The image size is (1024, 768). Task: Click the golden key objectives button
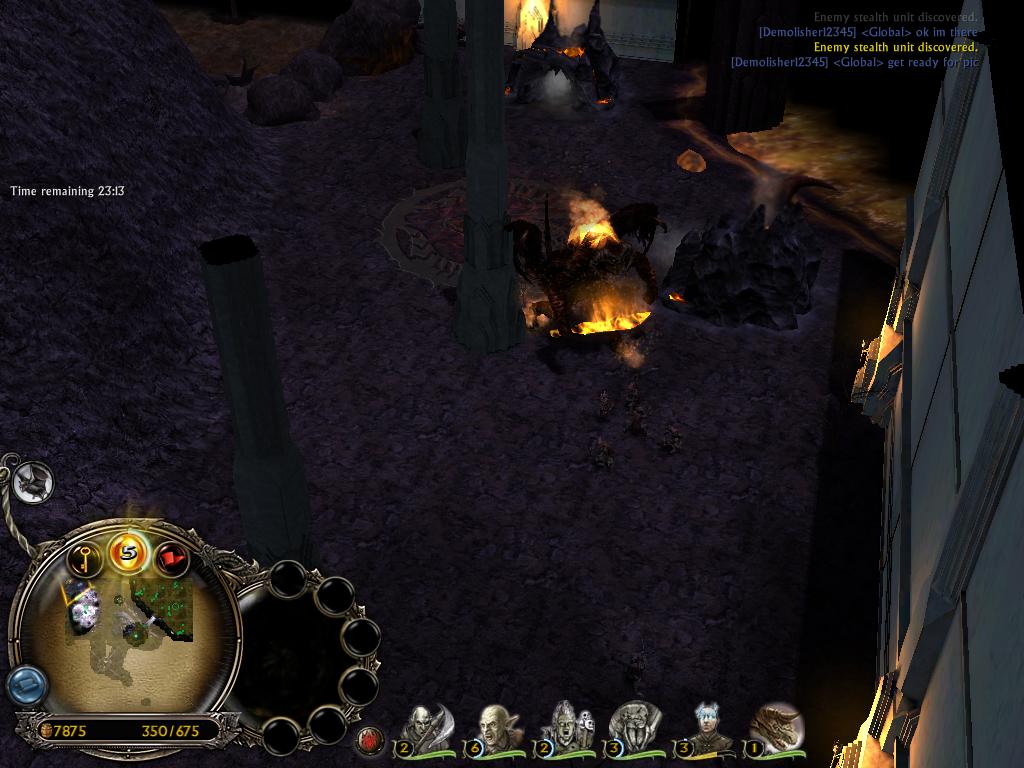(x=86, y=559)
